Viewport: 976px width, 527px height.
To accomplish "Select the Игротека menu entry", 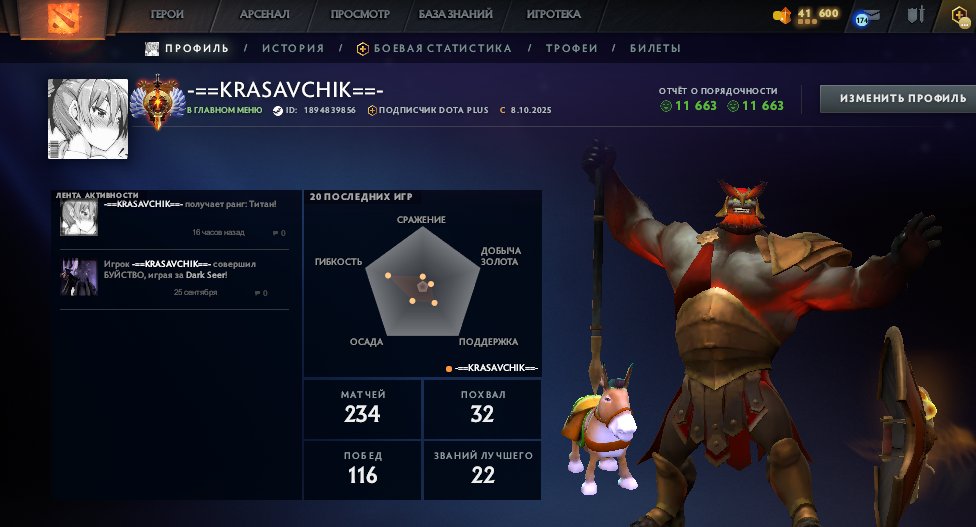I will (554, 15).
